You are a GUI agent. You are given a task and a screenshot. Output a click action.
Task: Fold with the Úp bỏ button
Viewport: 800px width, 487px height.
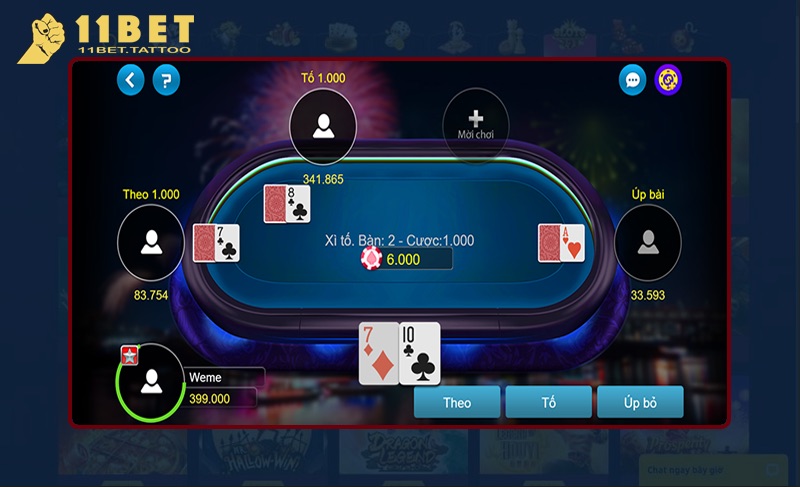(x=640, y=402)
